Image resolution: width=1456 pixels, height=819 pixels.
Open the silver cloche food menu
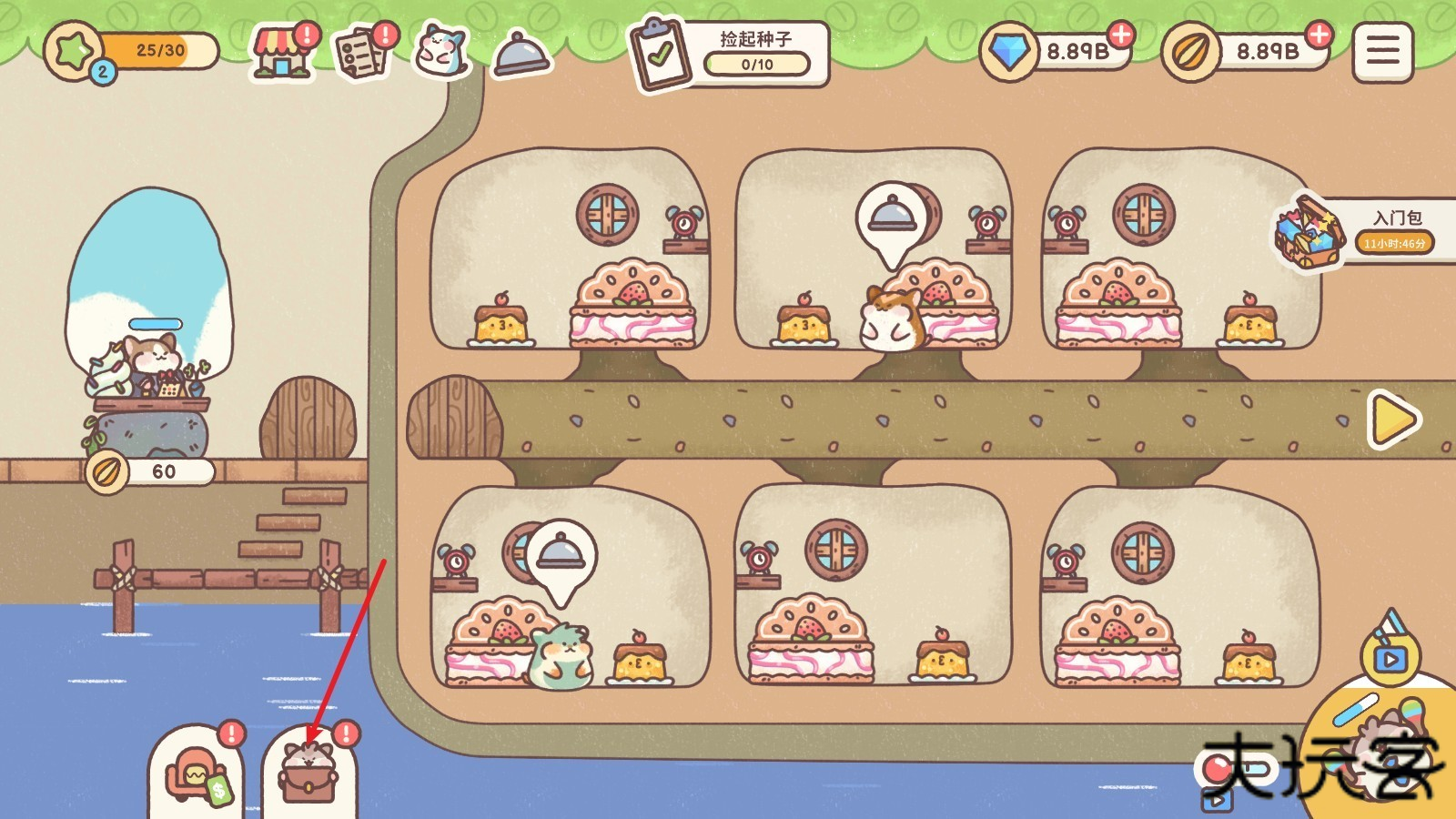[x=521, y=53]
